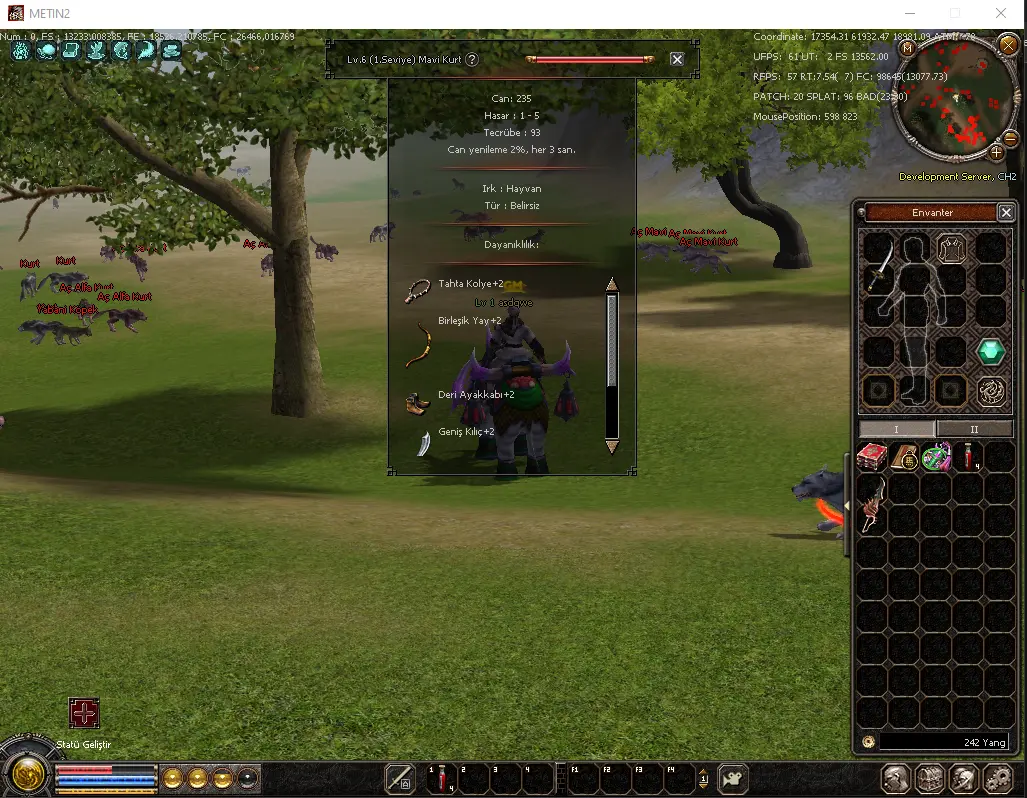Select the red chest item in inventory

pyautogui.click(x=872, y=457)
